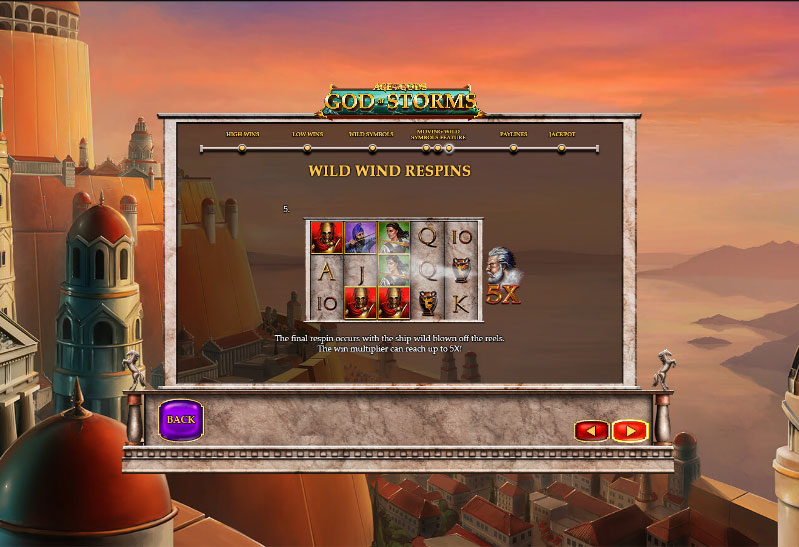
Task: Jump to the High Wins section
Action: coord(242,148)
